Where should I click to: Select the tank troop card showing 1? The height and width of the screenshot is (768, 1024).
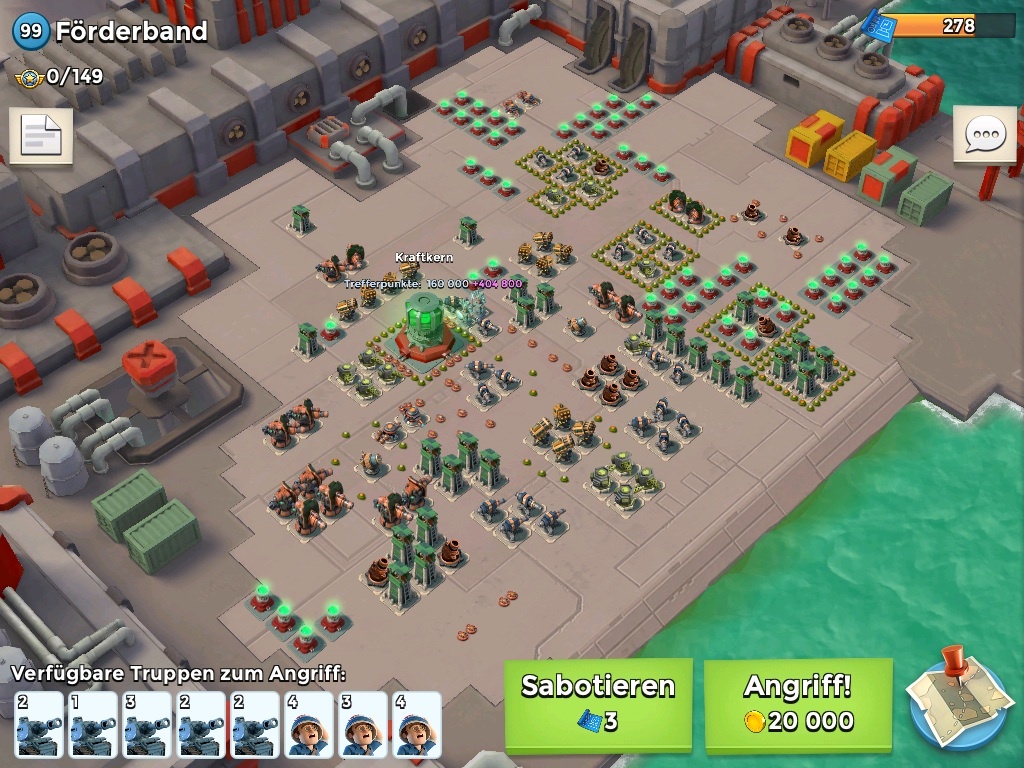pos(93,724)
